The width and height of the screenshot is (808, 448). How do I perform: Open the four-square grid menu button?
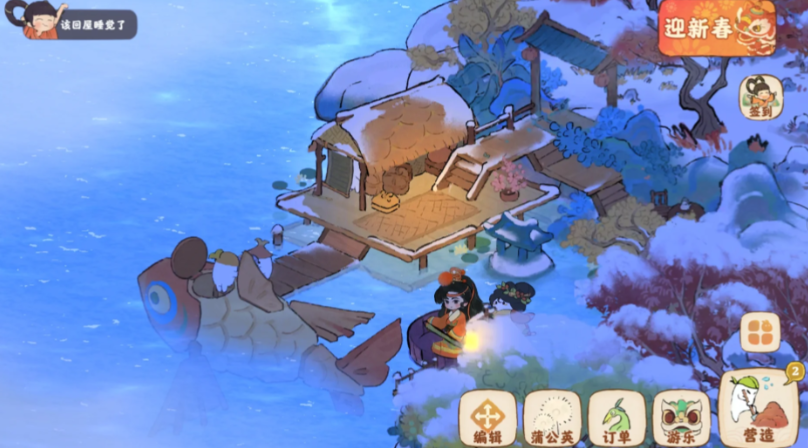760,333
